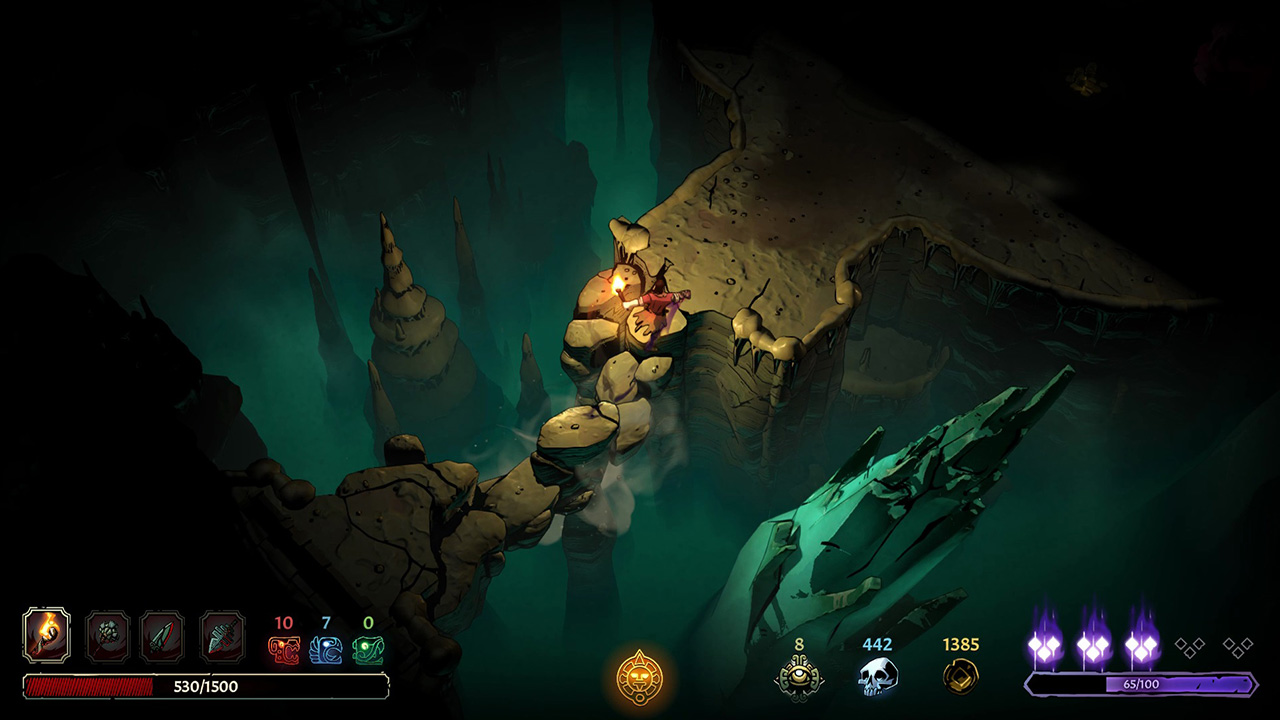
Task: Activate the glowing orange sun medallion
Action: click(x=639, y=677)
